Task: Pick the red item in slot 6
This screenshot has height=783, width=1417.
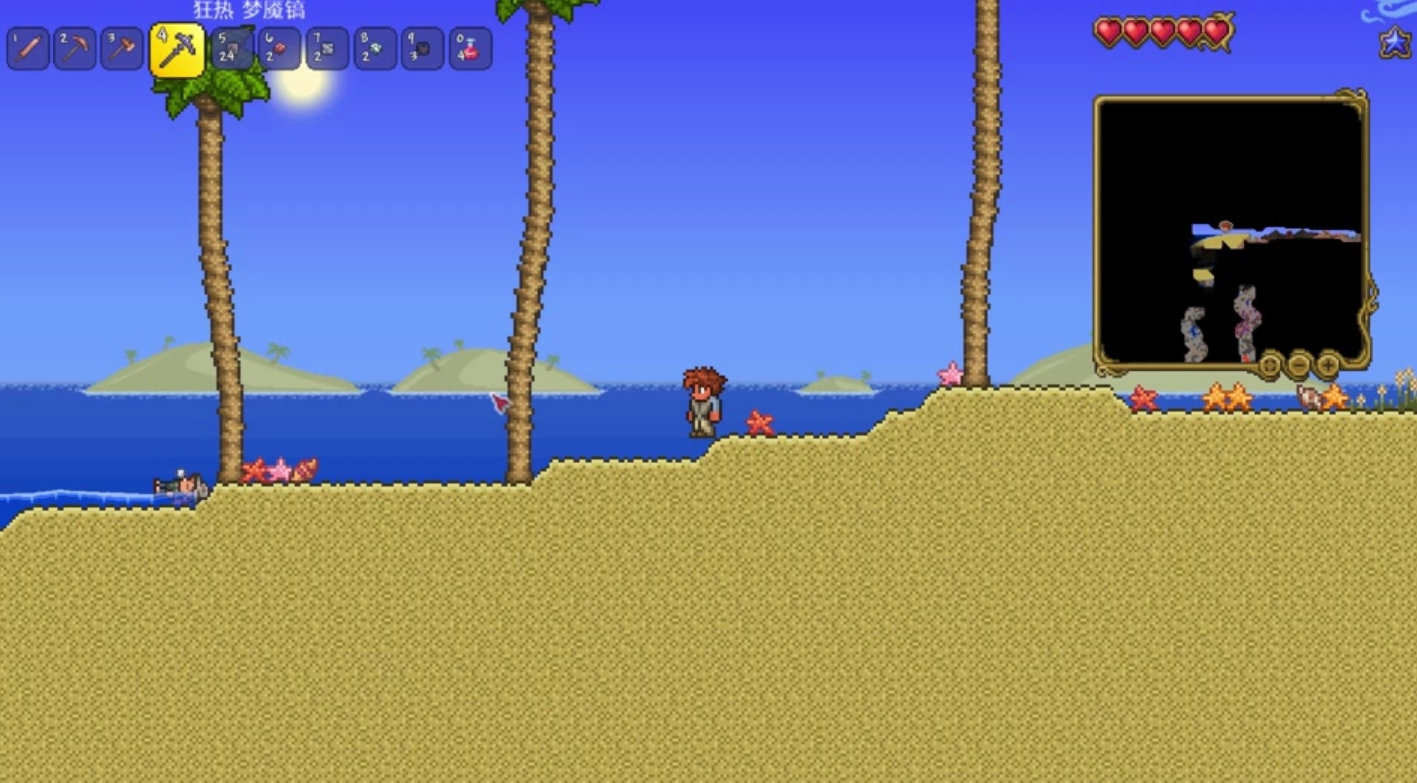Action: point(279,49)
